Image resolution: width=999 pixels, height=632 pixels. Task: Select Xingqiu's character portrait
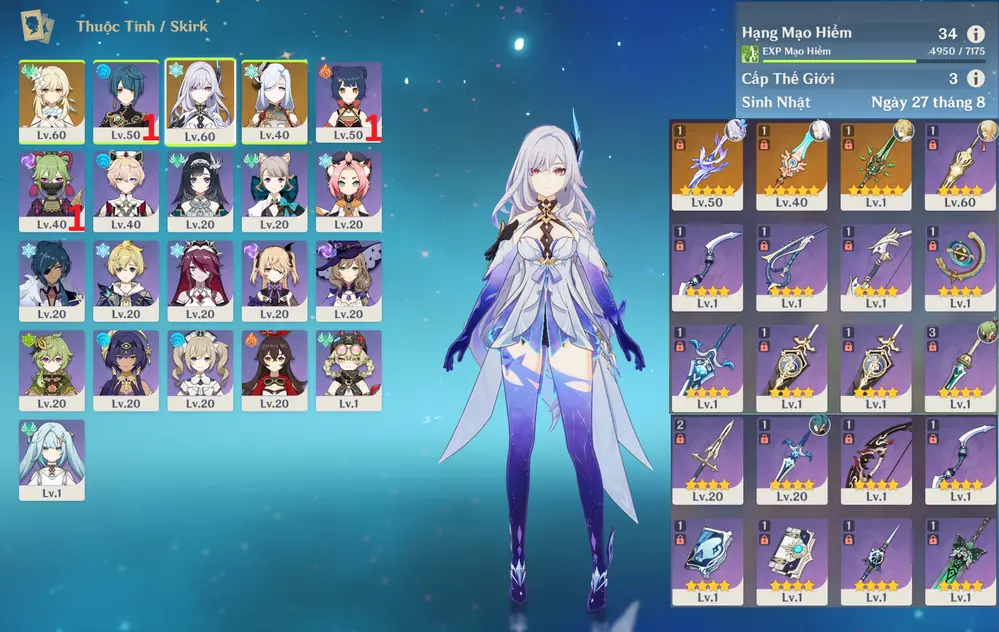(x=126, y=102)
